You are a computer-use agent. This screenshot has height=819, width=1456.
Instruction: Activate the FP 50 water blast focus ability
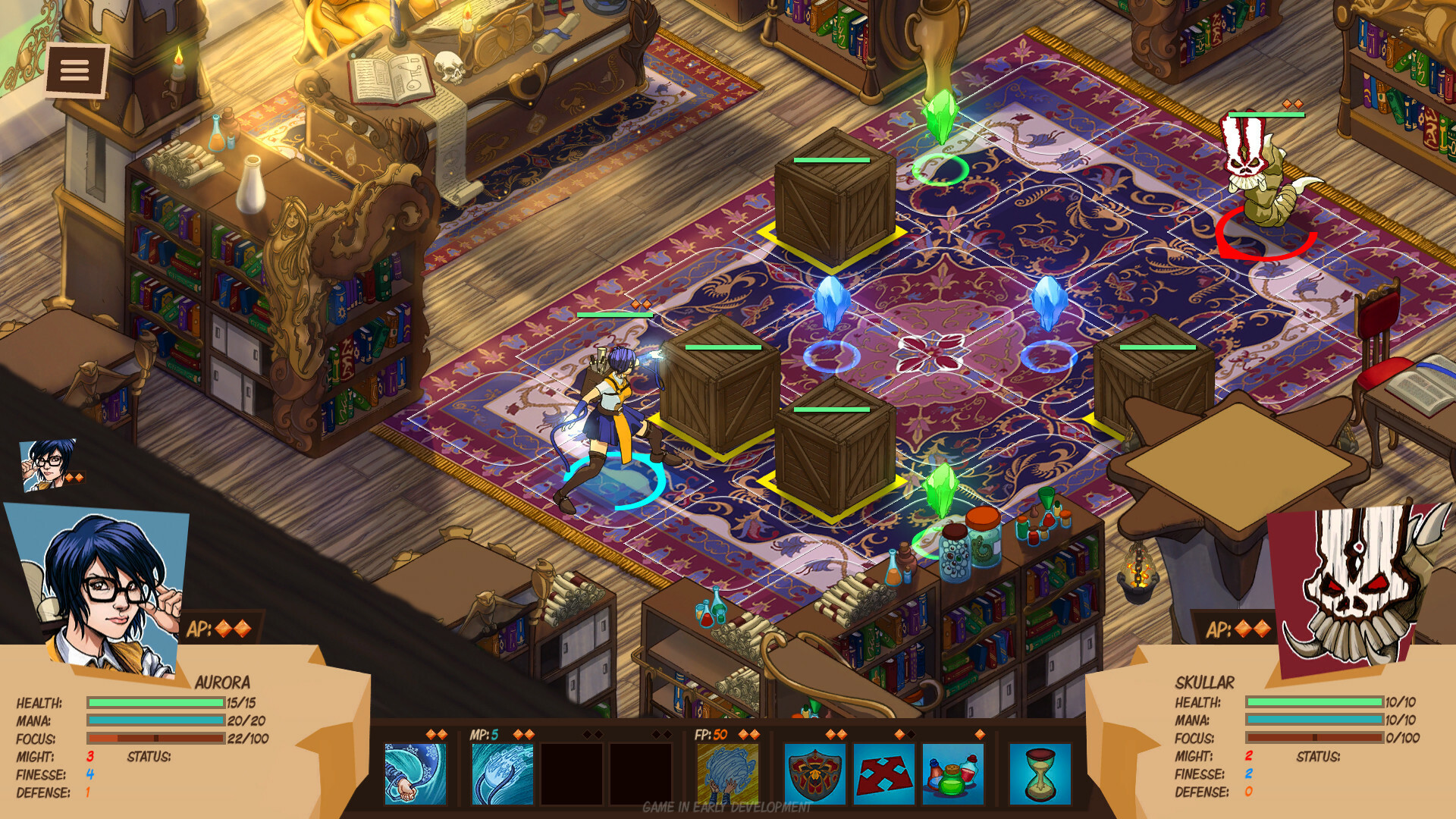727,773
